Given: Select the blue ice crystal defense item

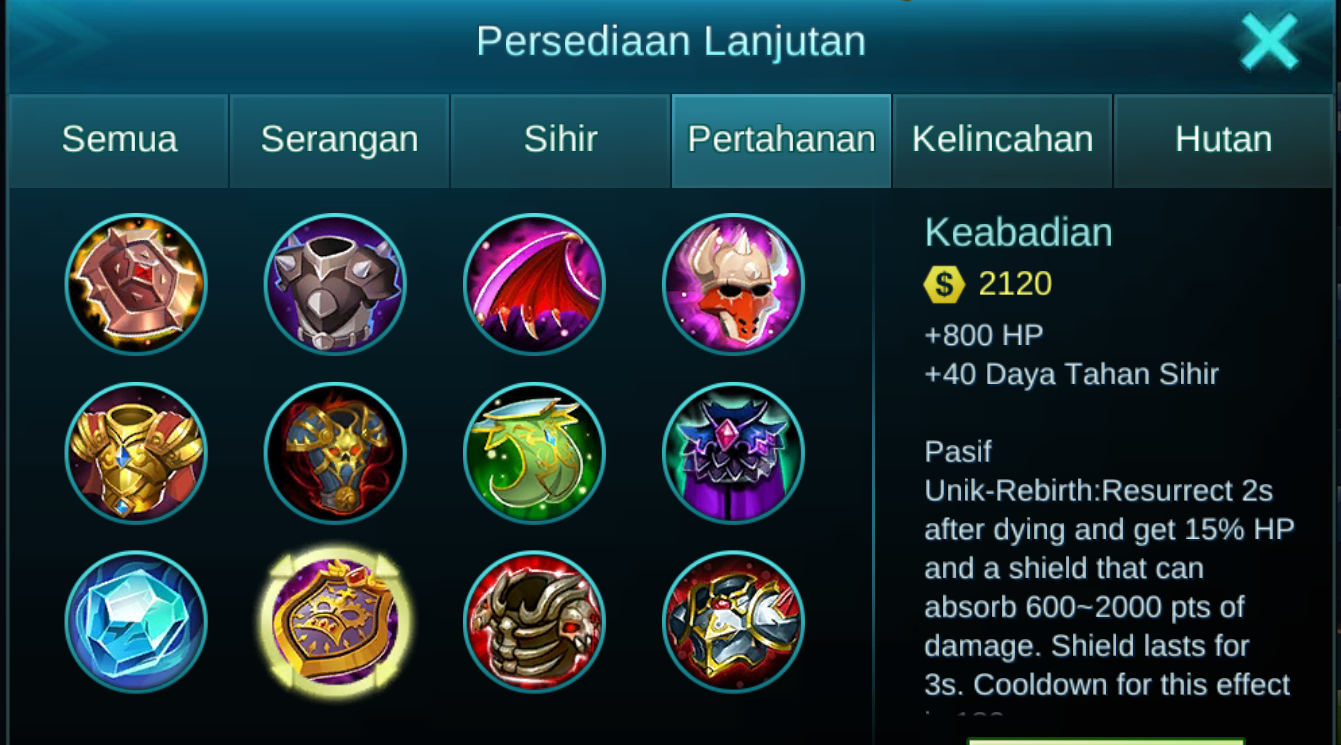Looking at the screenshot, I should 136,622.
